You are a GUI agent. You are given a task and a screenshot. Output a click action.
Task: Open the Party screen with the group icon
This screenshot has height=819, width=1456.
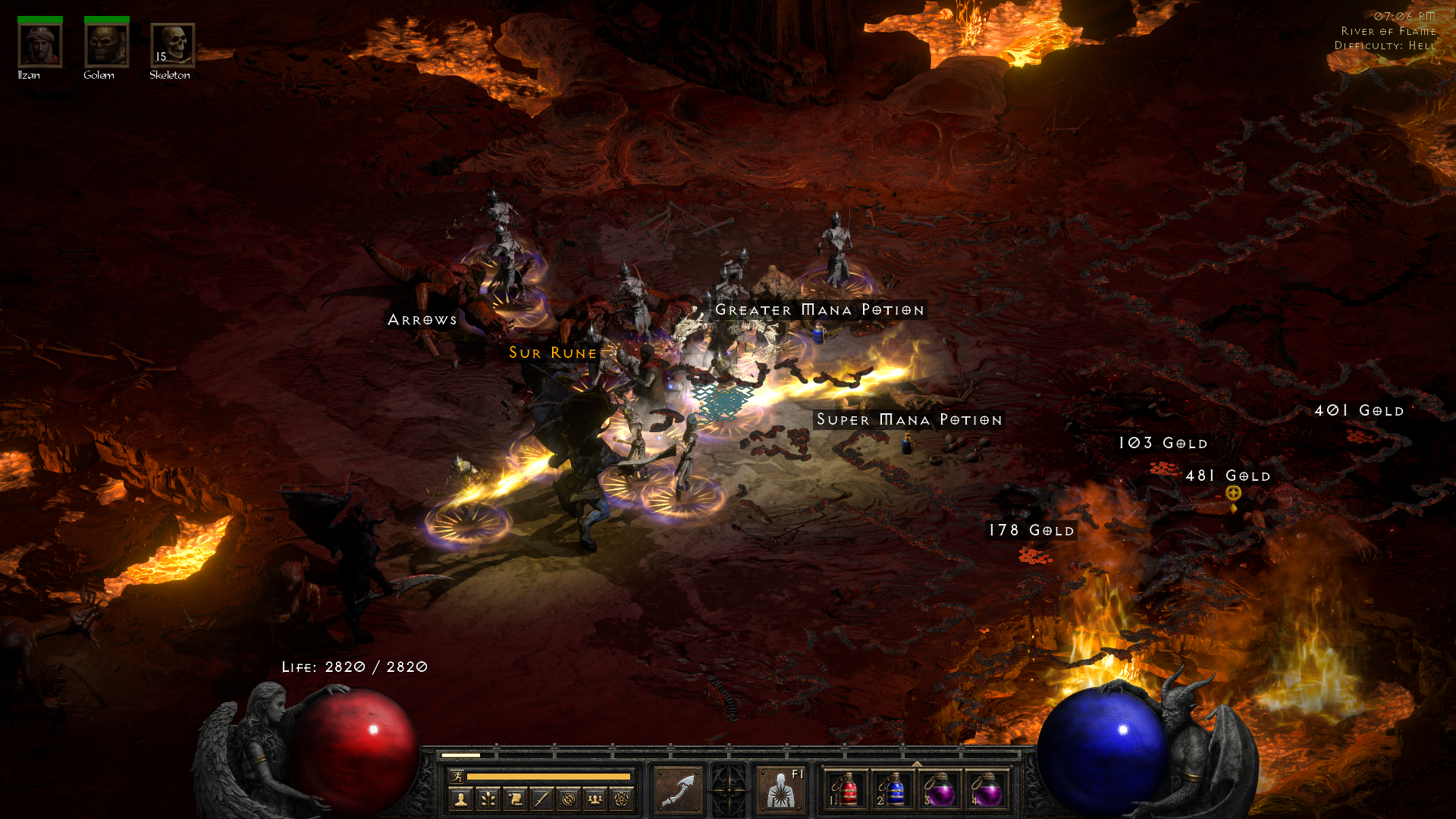pyautogui.click(x=595, y=799)
